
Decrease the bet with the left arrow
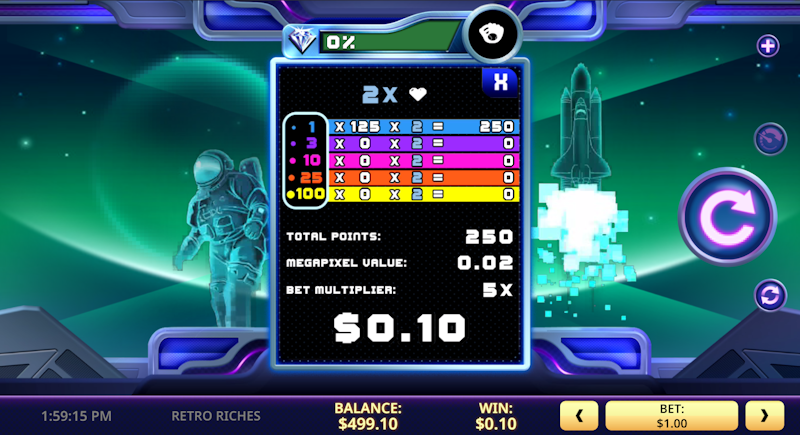click(579, 415)
